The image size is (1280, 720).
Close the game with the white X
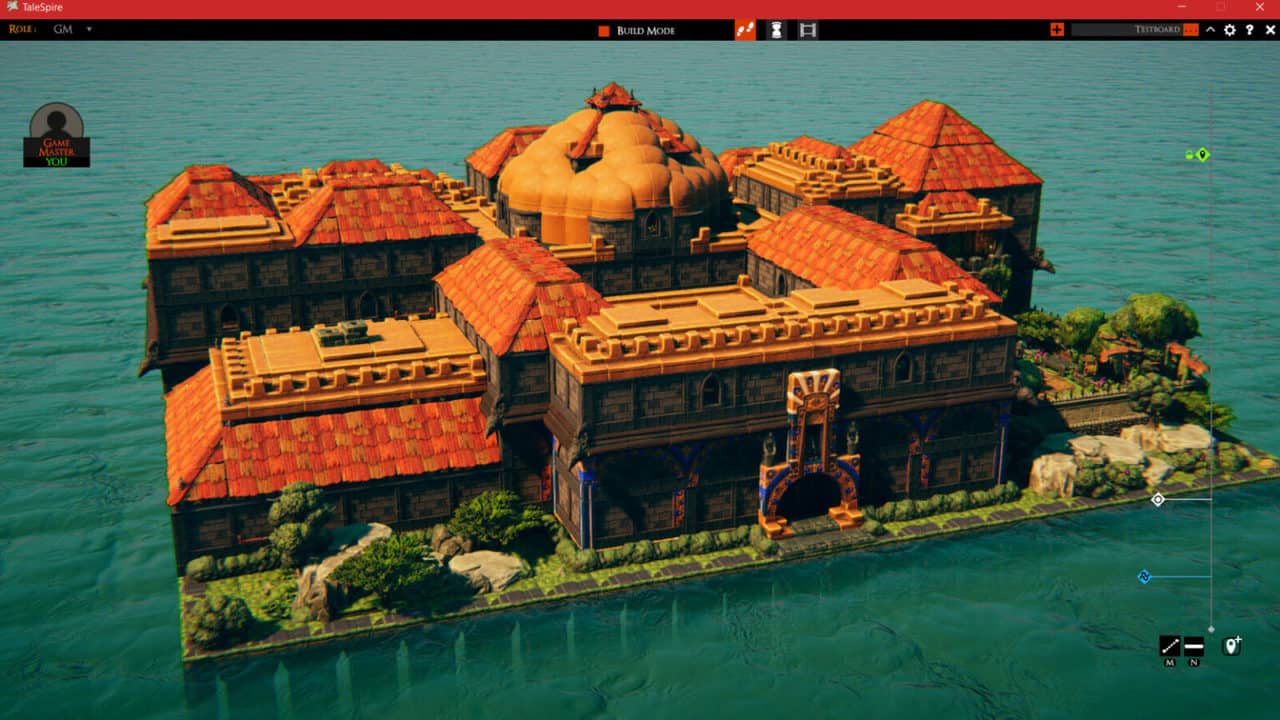click(1270, 30)
